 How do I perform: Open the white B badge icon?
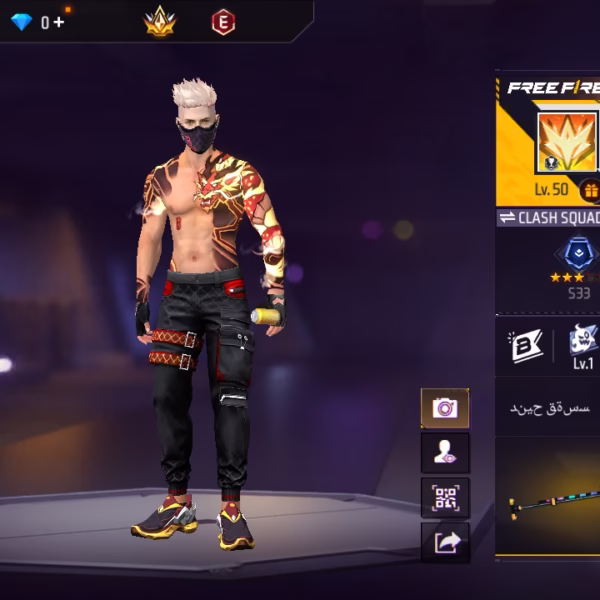pos(525,345)
